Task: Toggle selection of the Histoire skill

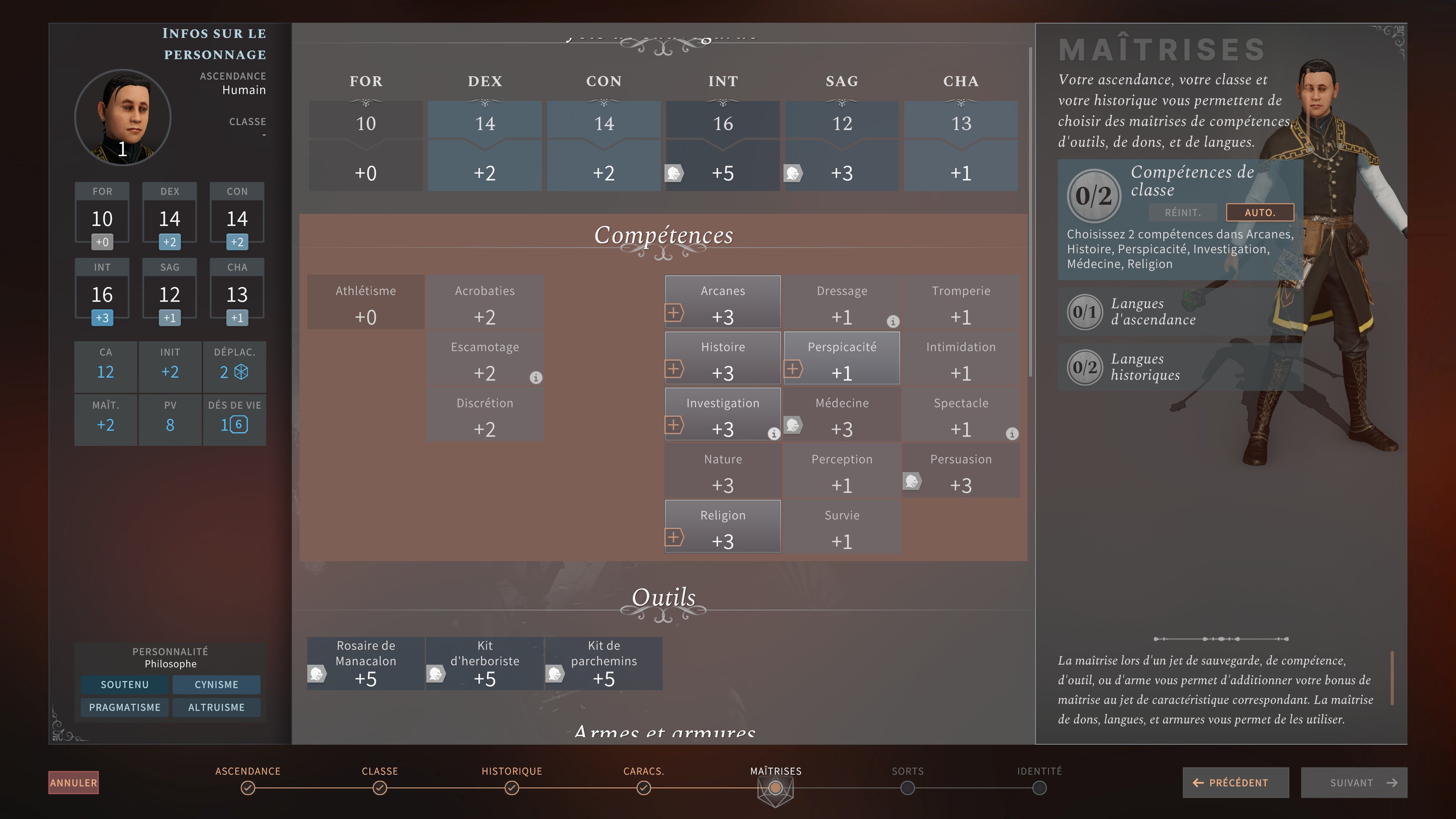Action: point(723,358)
